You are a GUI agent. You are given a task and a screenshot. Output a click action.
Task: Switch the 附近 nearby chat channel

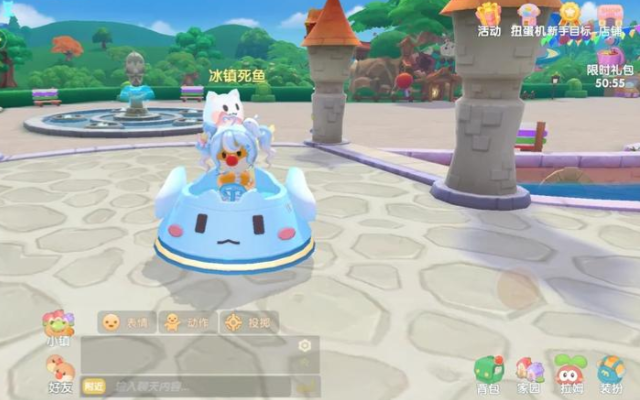94,385
